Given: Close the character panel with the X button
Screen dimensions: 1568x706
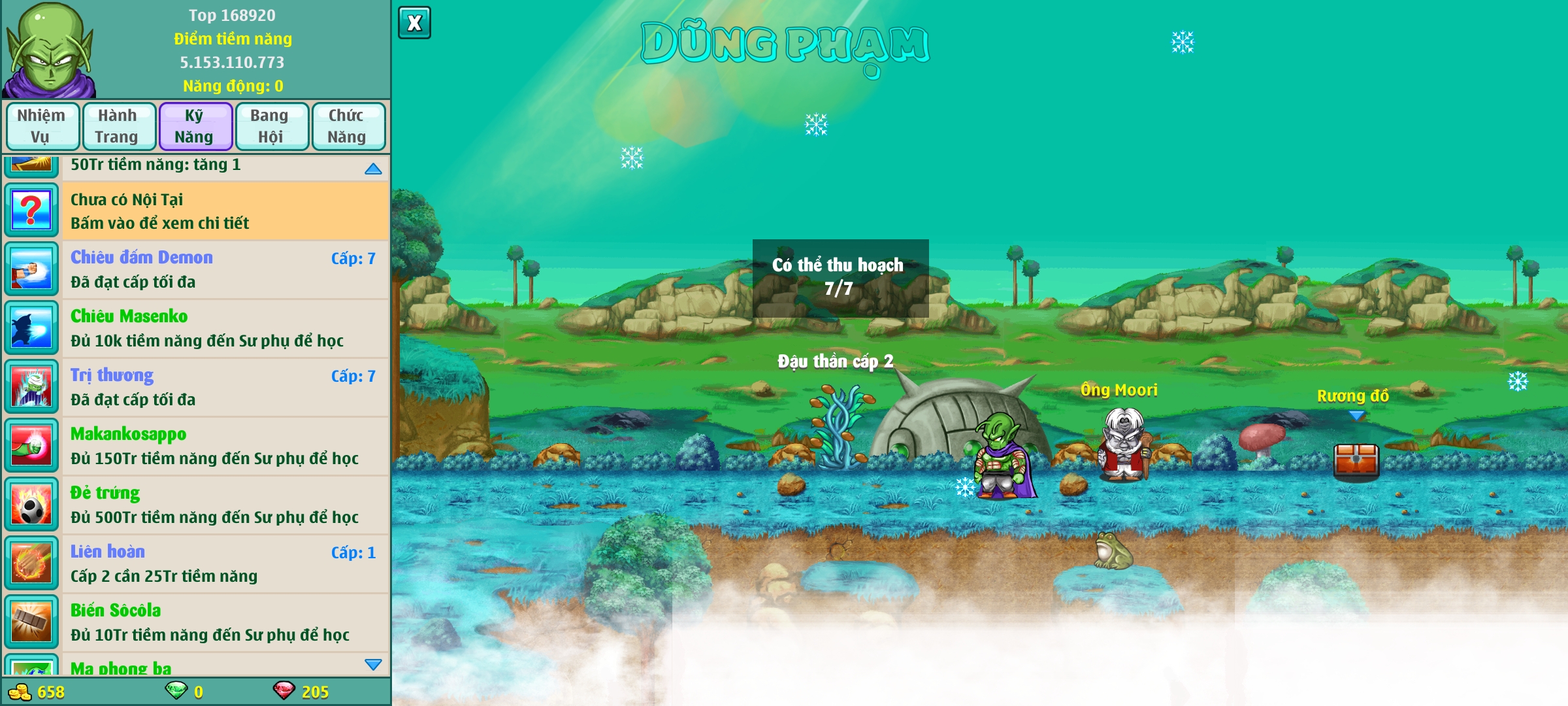Looking at the screenshot, I should point(414,24).
